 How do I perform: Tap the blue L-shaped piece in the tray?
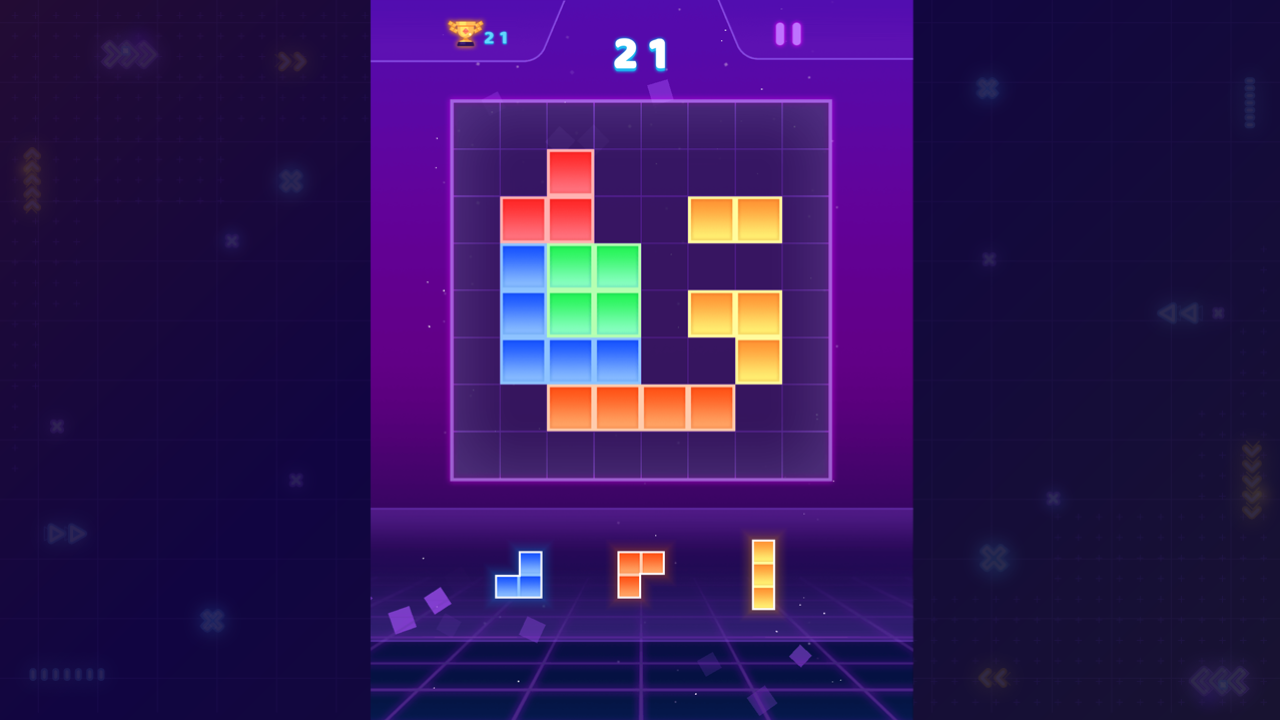click(x=518, y=578)
